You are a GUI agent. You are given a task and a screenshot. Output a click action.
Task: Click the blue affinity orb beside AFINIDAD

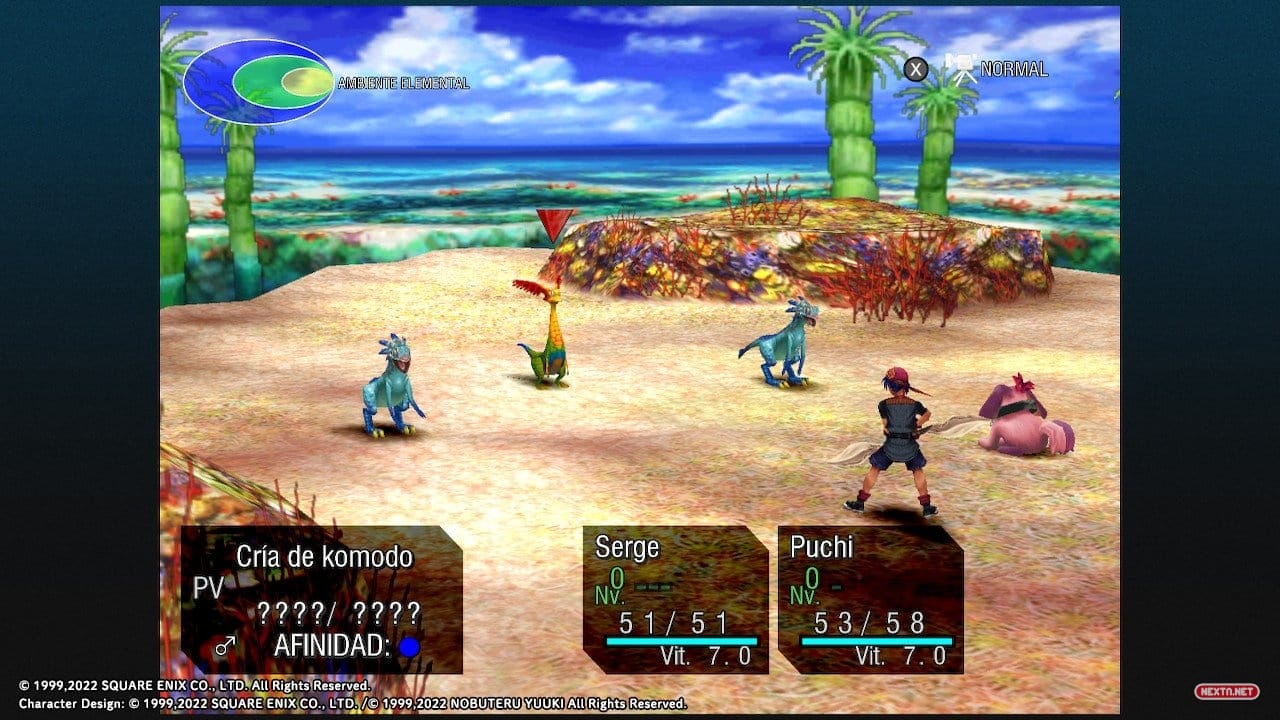tap(409, 647)
